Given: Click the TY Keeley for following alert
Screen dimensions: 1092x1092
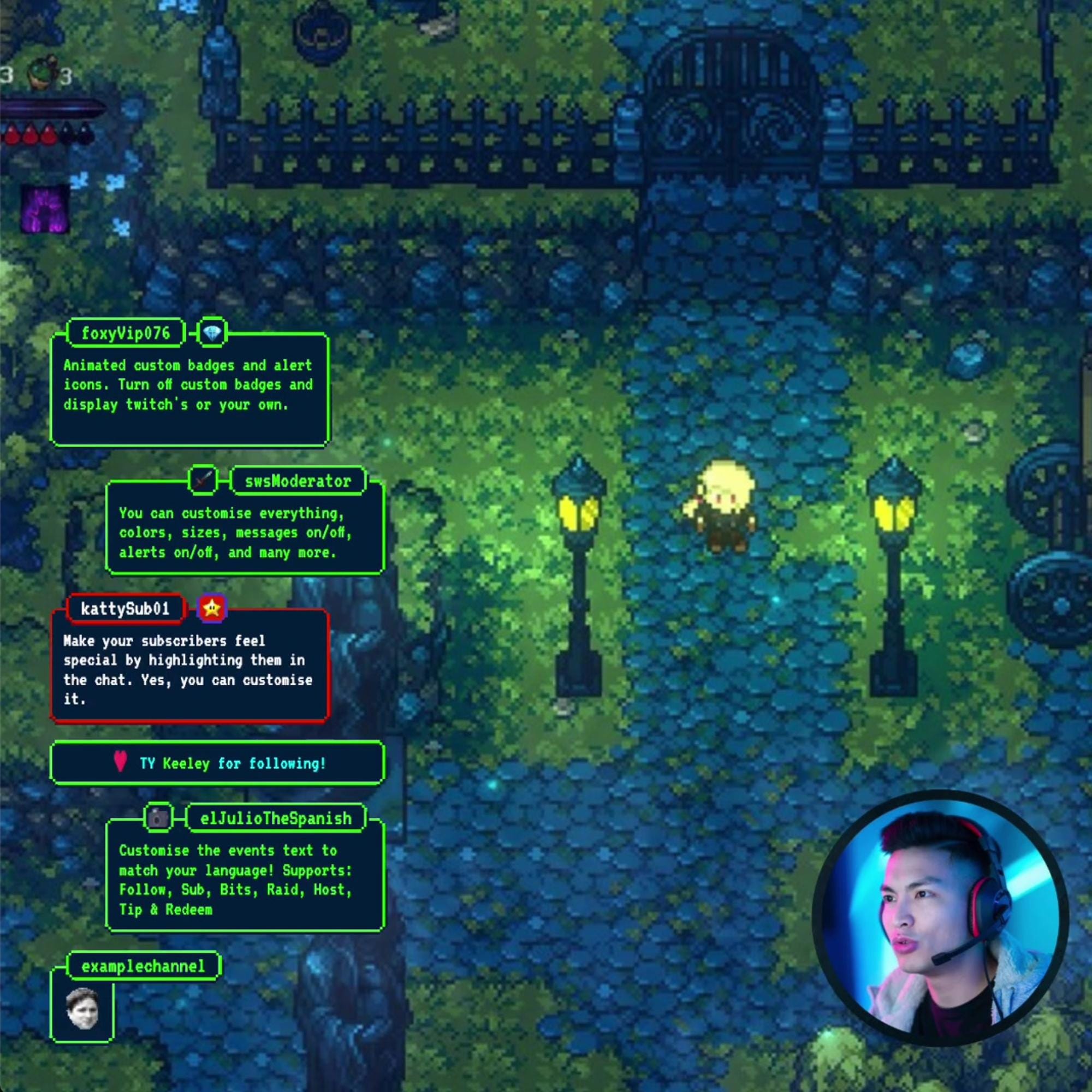Looking at the screenshot, I should (219, 764).
